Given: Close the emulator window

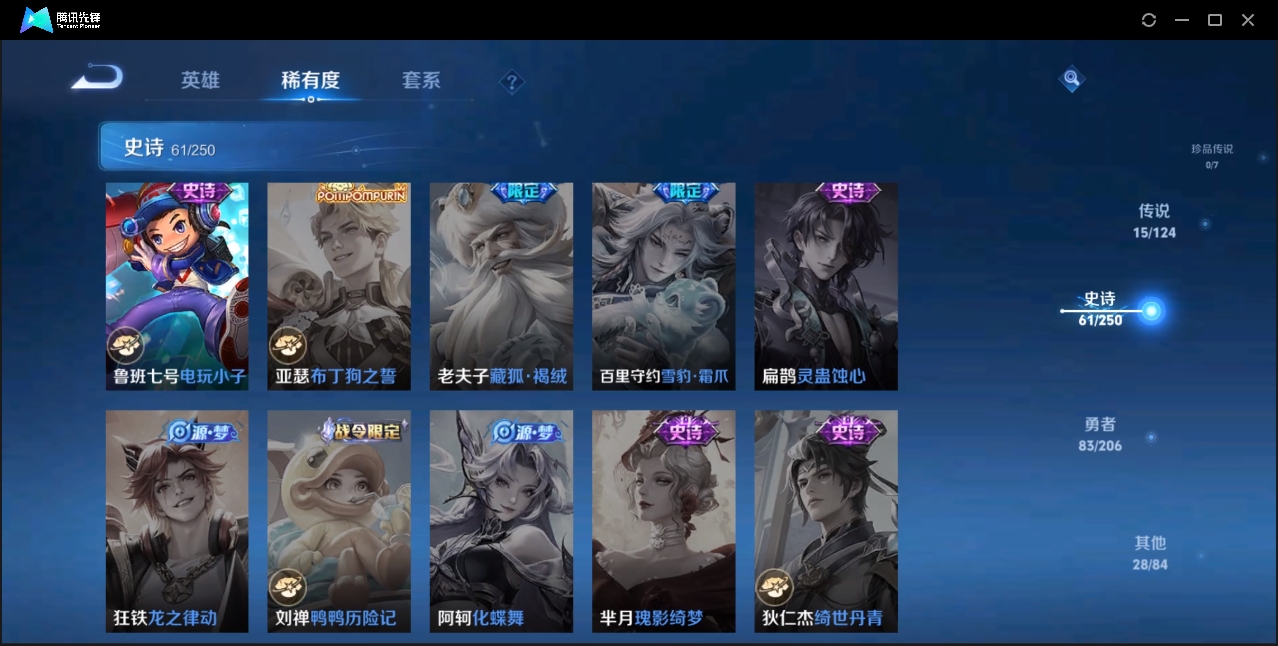Looking at the screenshot, I should 1248,20.
